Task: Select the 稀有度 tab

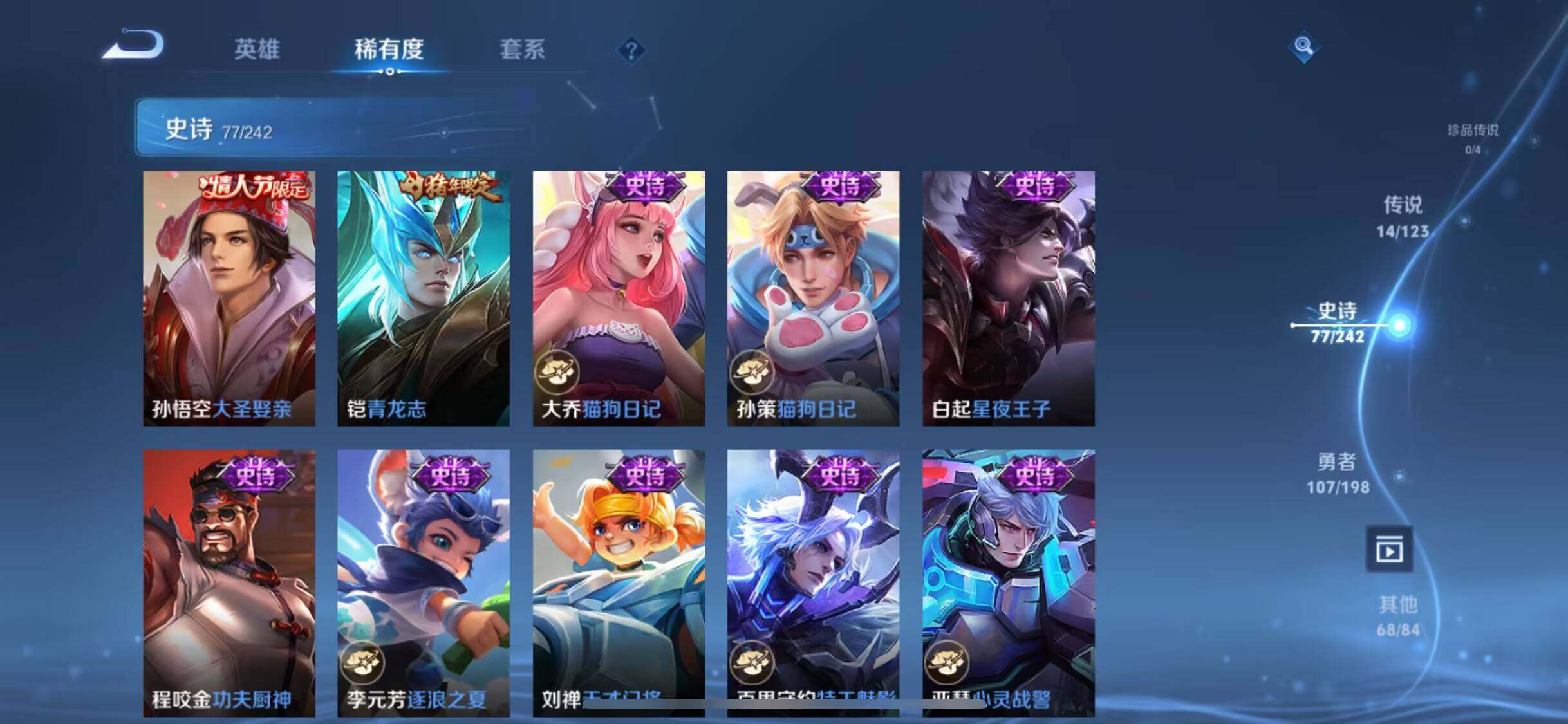Action: [x=389, y=50]
